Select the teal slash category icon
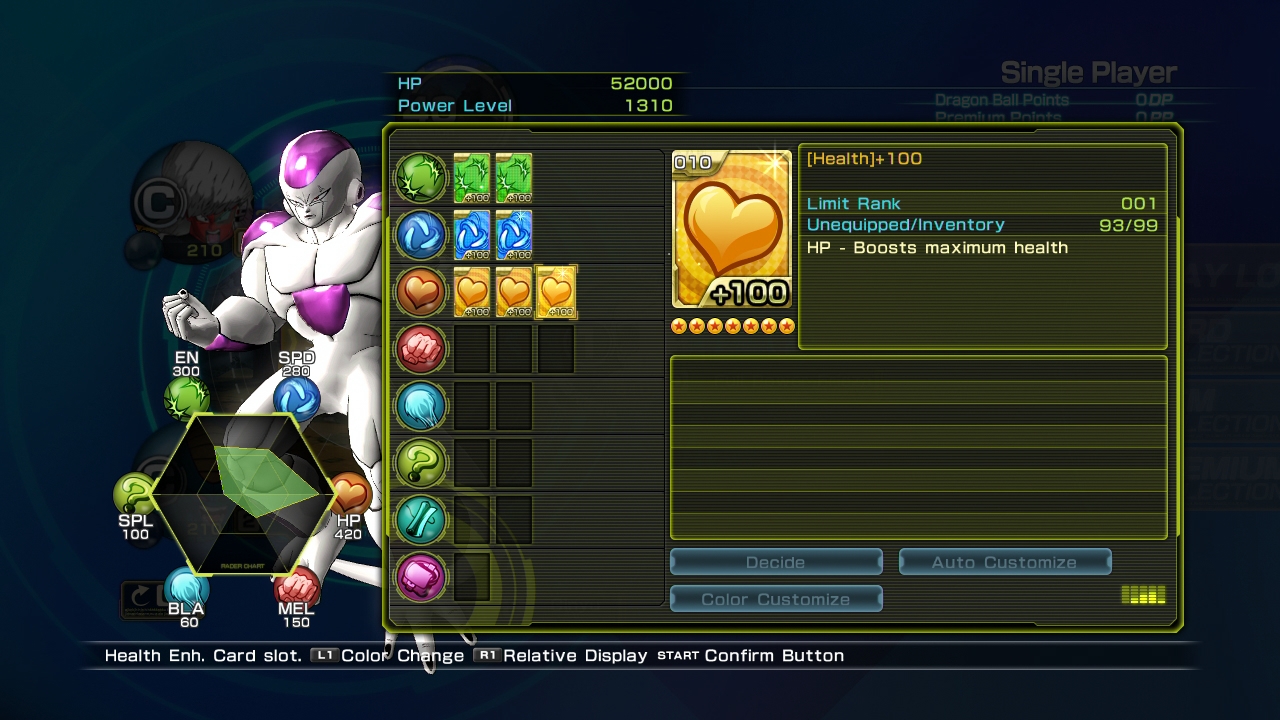 tap(421, 520)
